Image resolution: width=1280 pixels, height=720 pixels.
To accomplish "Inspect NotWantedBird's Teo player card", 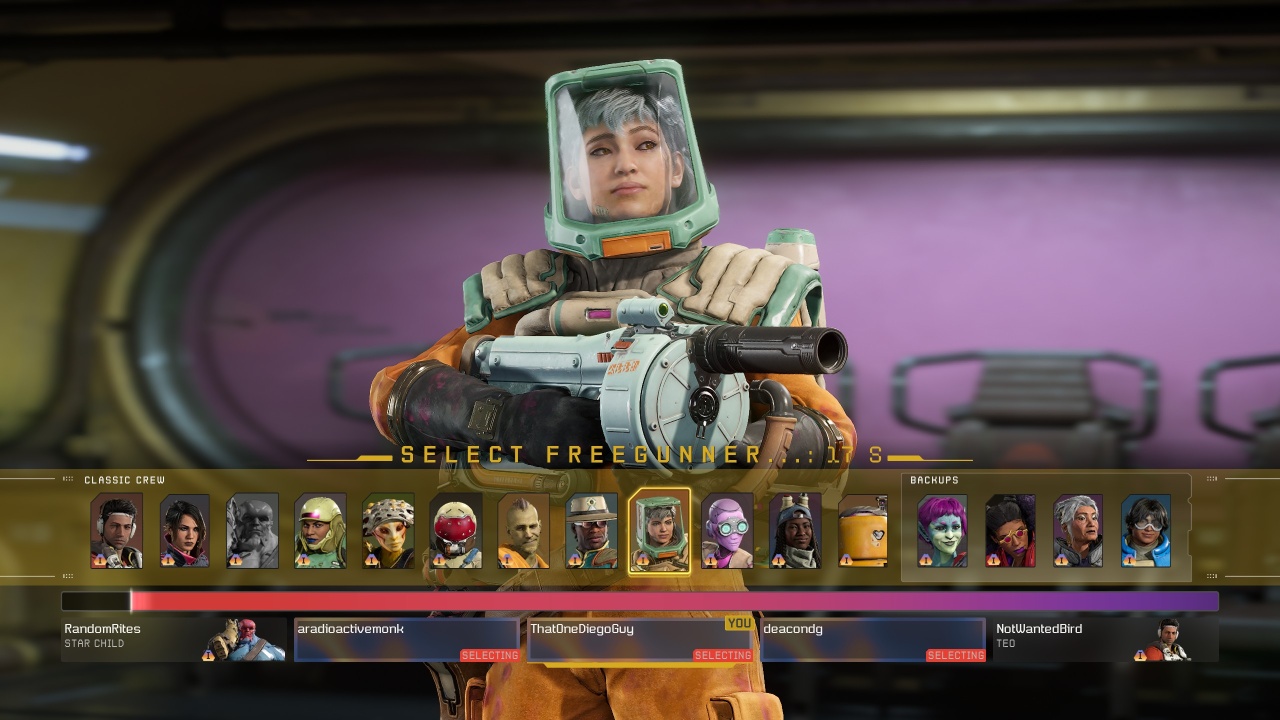I will (1105, 639).
